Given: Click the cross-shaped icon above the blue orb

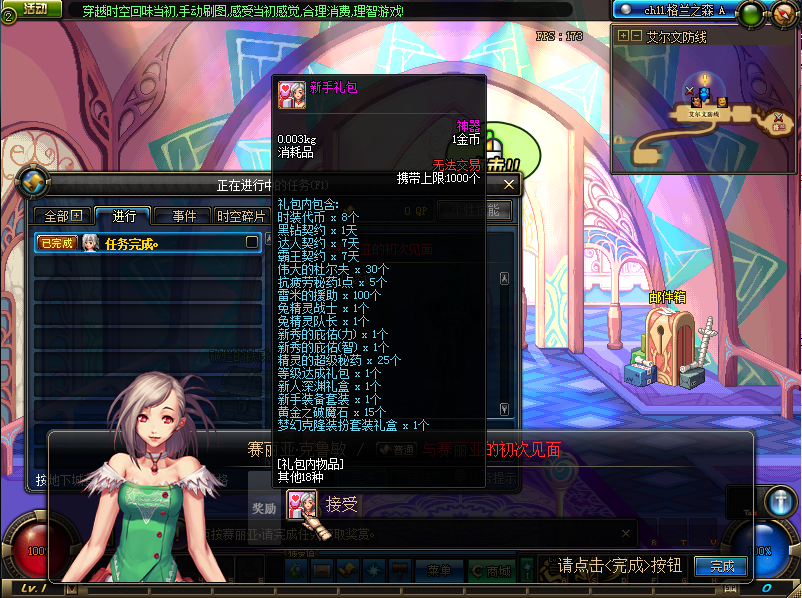Looking at the screenshot, I should pos(779,502).
